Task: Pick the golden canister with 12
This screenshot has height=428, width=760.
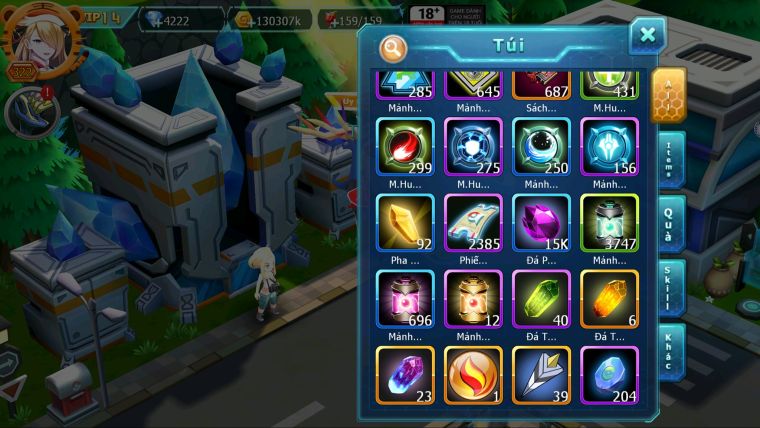Action: (473, 298)
